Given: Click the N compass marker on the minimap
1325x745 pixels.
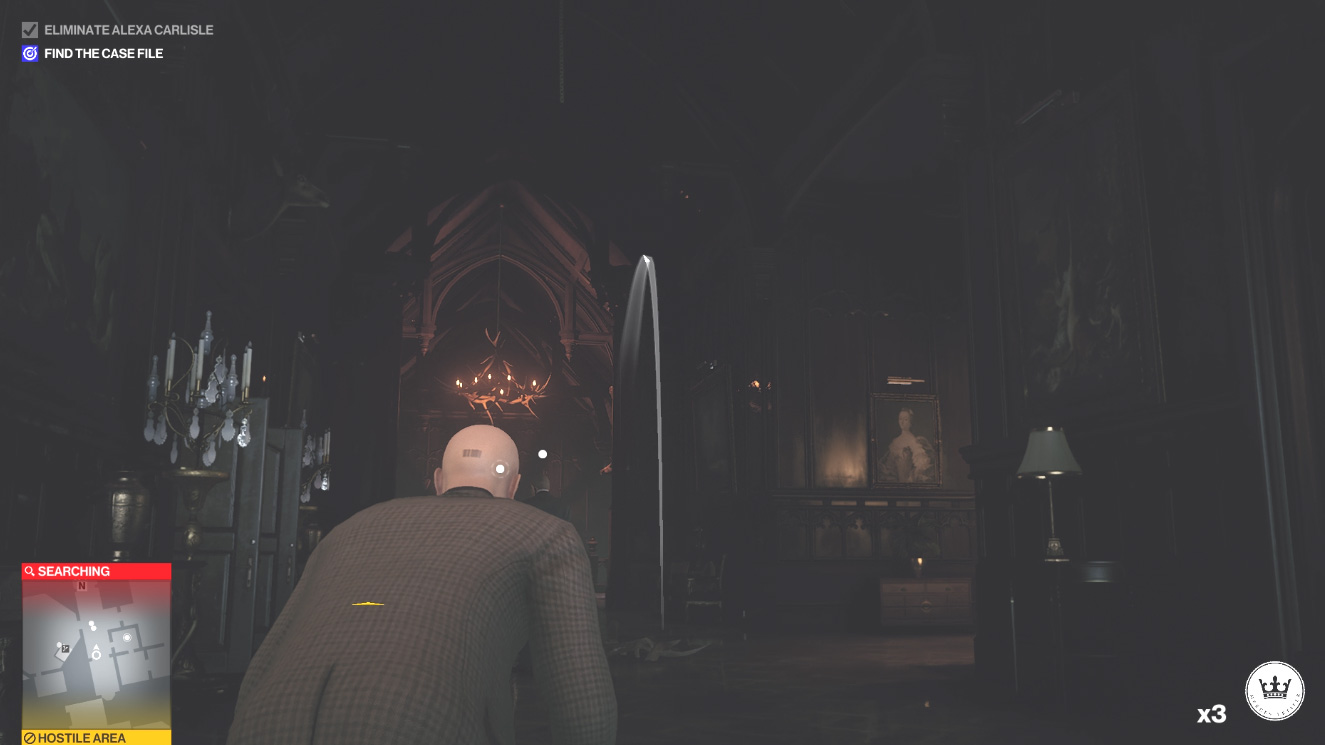Looking at the screenshot, I should [82, 586].
